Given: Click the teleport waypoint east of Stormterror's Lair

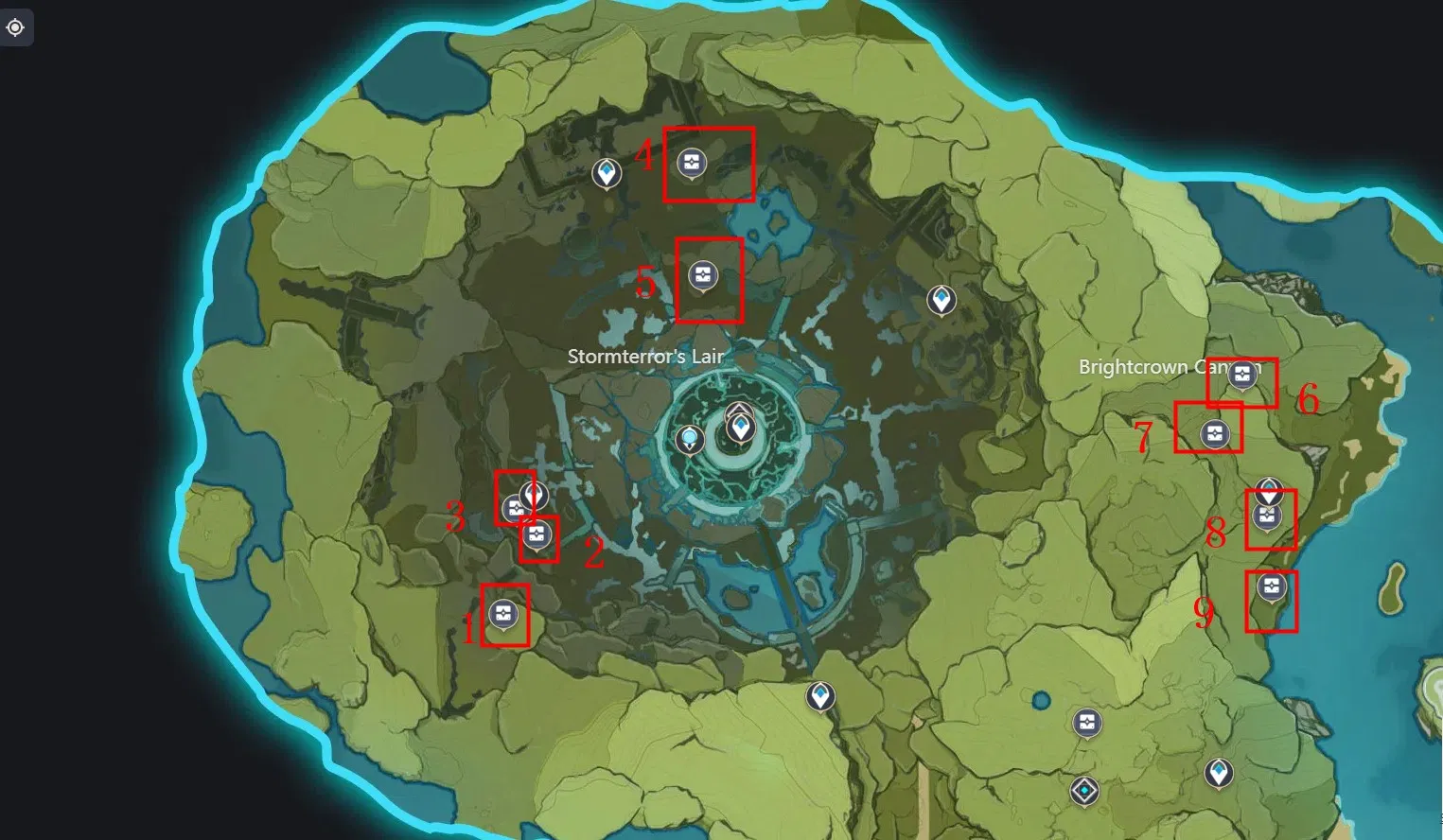Looking at the screenshot, I should [941, 300].
